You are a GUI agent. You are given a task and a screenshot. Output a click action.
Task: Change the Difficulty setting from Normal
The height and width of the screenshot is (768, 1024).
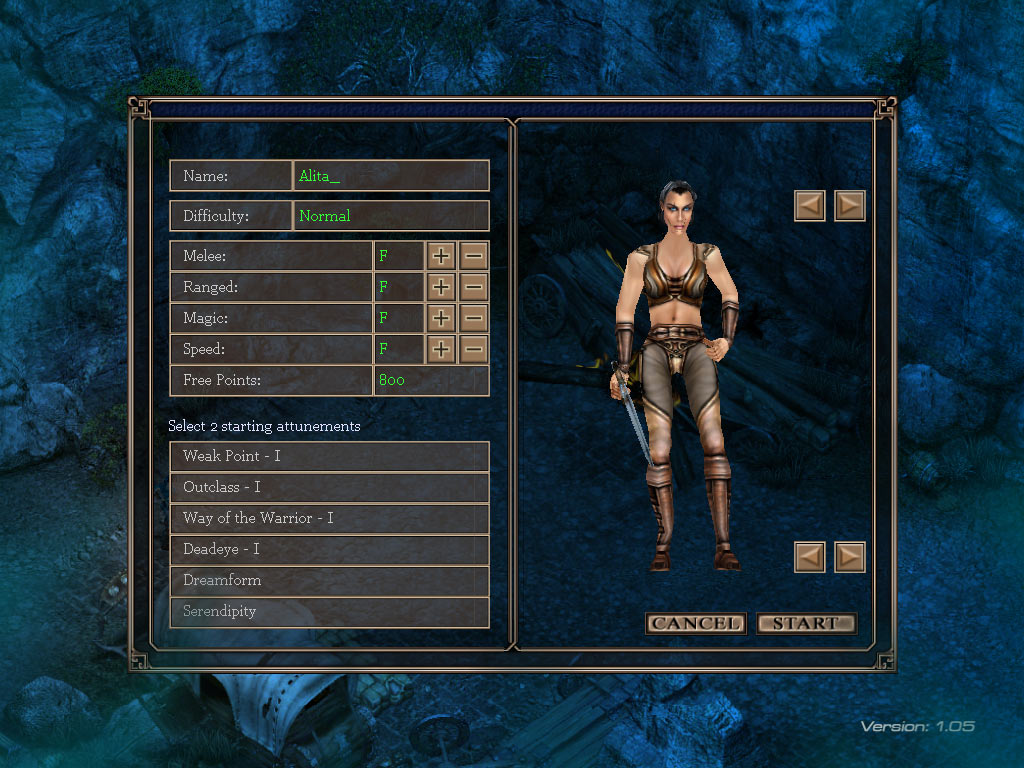[391, 216]
